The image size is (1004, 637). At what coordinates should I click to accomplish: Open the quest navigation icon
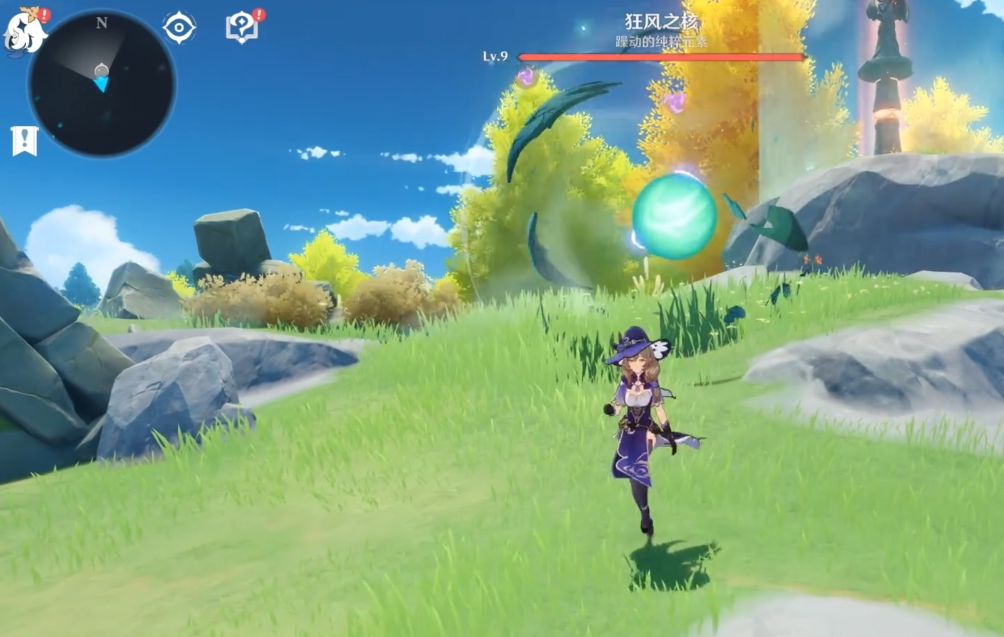241,28
